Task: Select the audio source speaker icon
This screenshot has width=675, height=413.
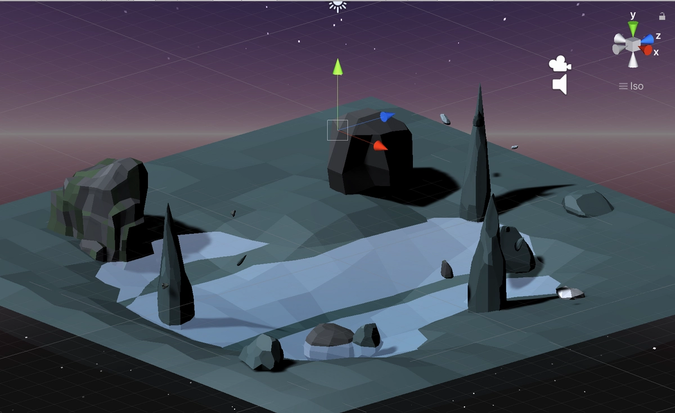Action: tap(560, 85)
